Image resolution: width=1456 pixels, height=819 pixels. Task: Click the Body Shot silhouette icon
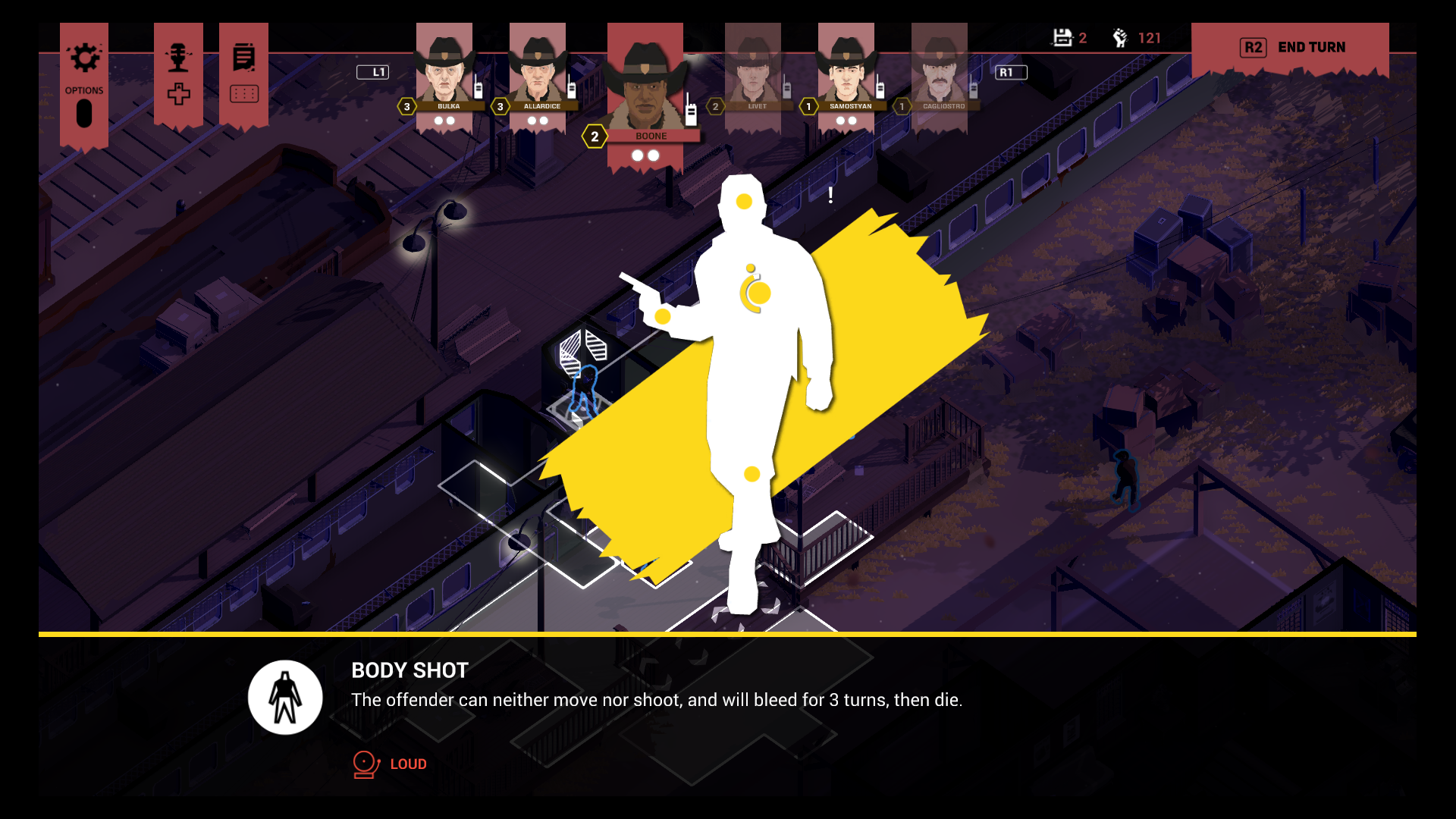[285, 698]
